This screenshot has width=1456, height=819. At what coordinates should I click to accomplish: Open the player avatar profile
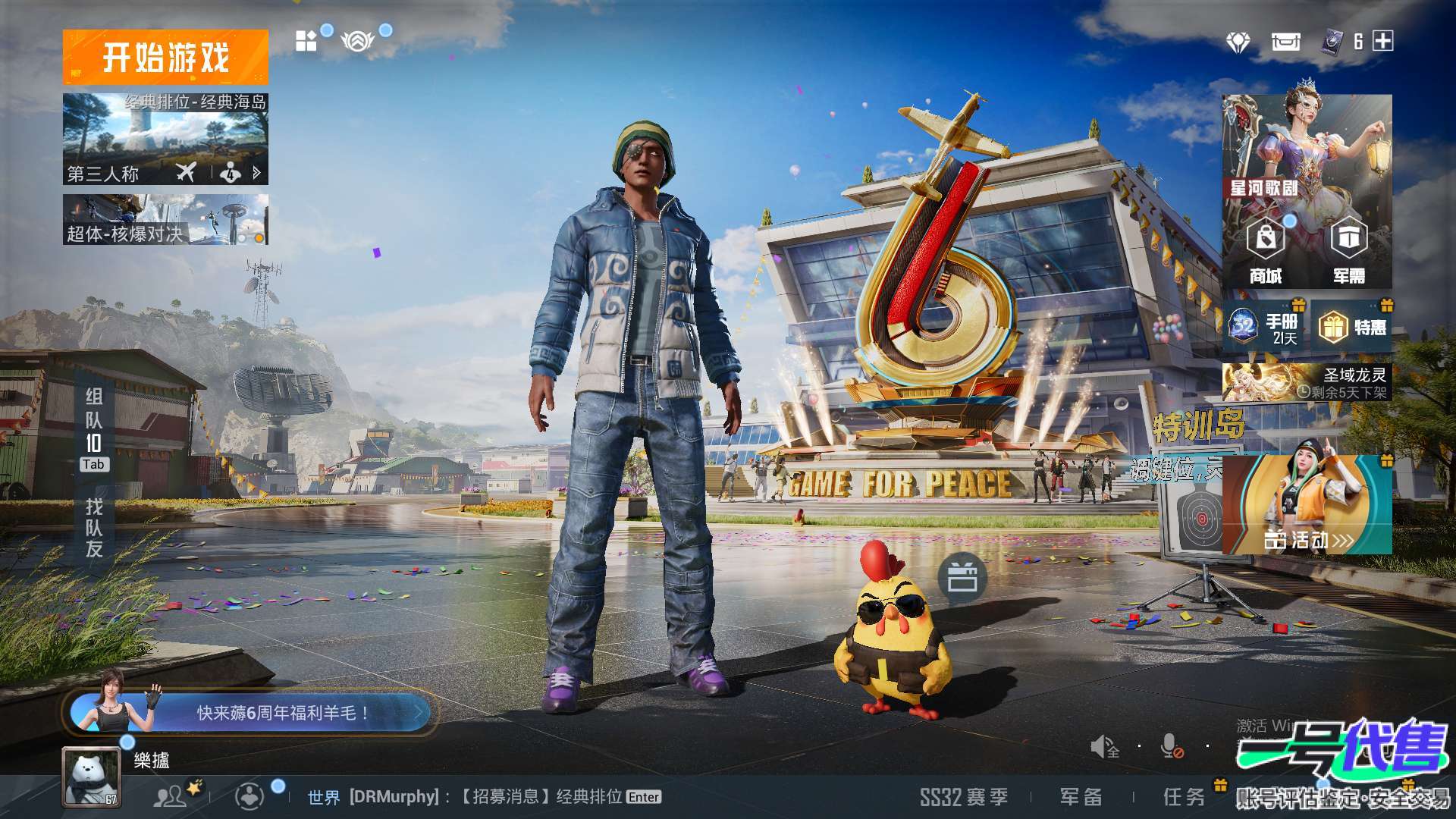click(91, 777)
